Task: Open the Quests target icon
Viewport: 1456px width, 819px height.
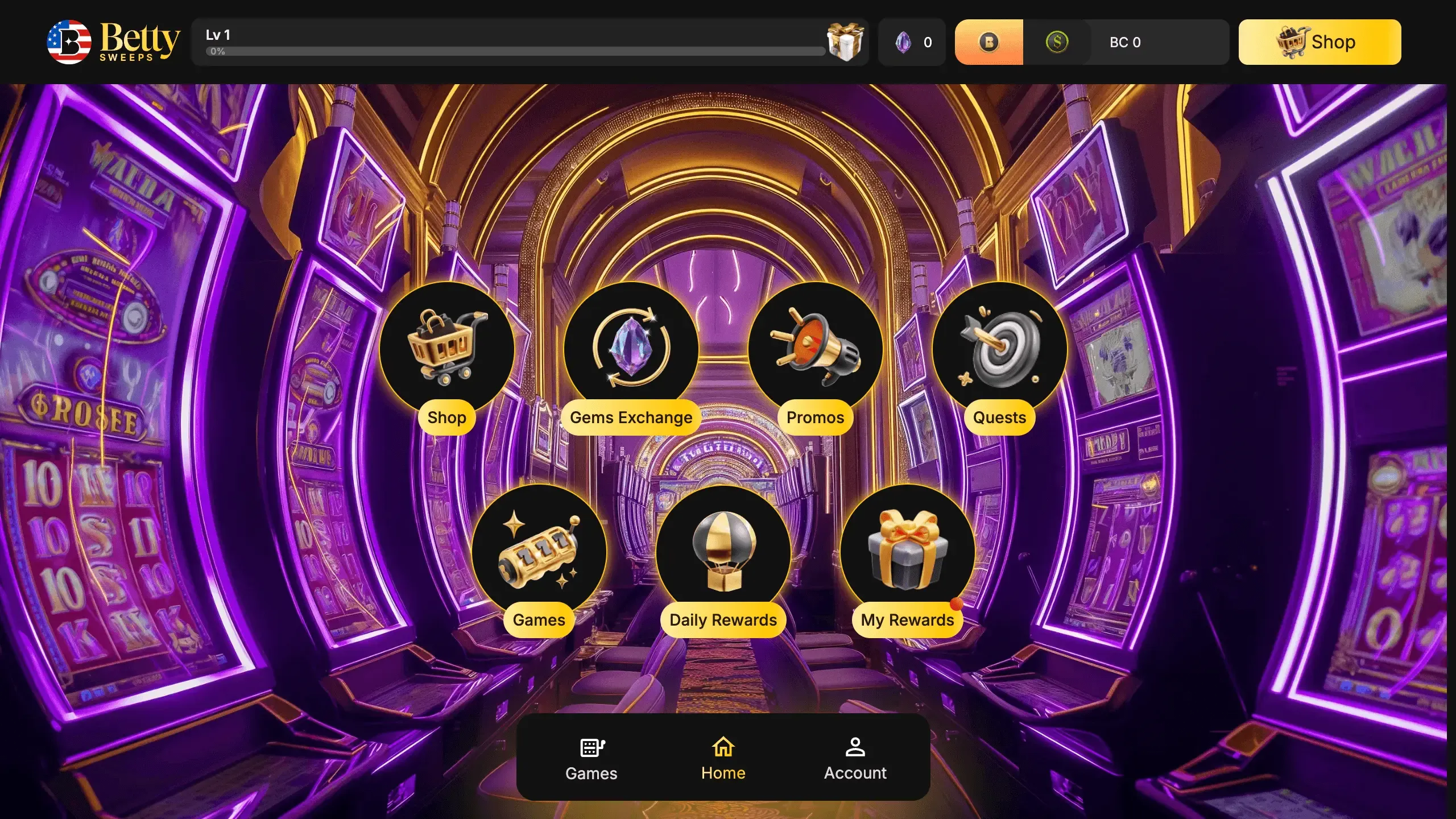Action: coord(1000,347)
